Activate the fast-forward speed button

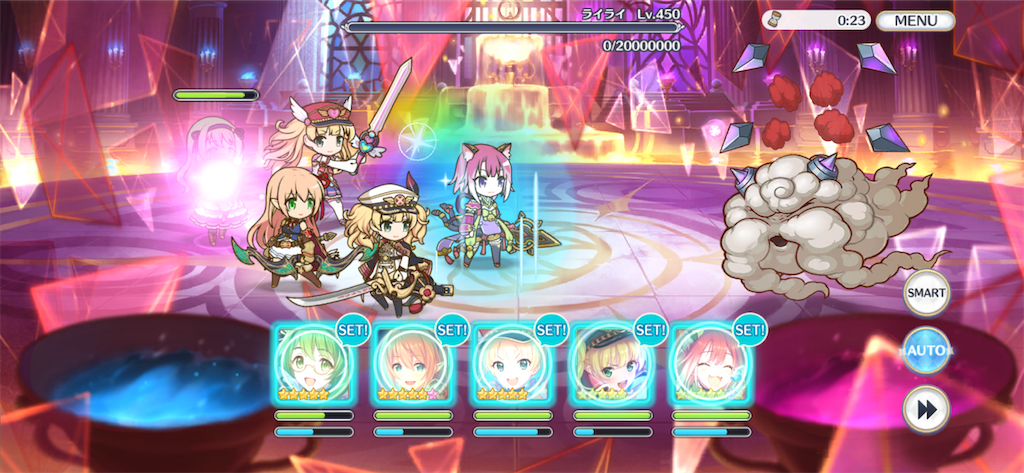click(x=925, y=408)
